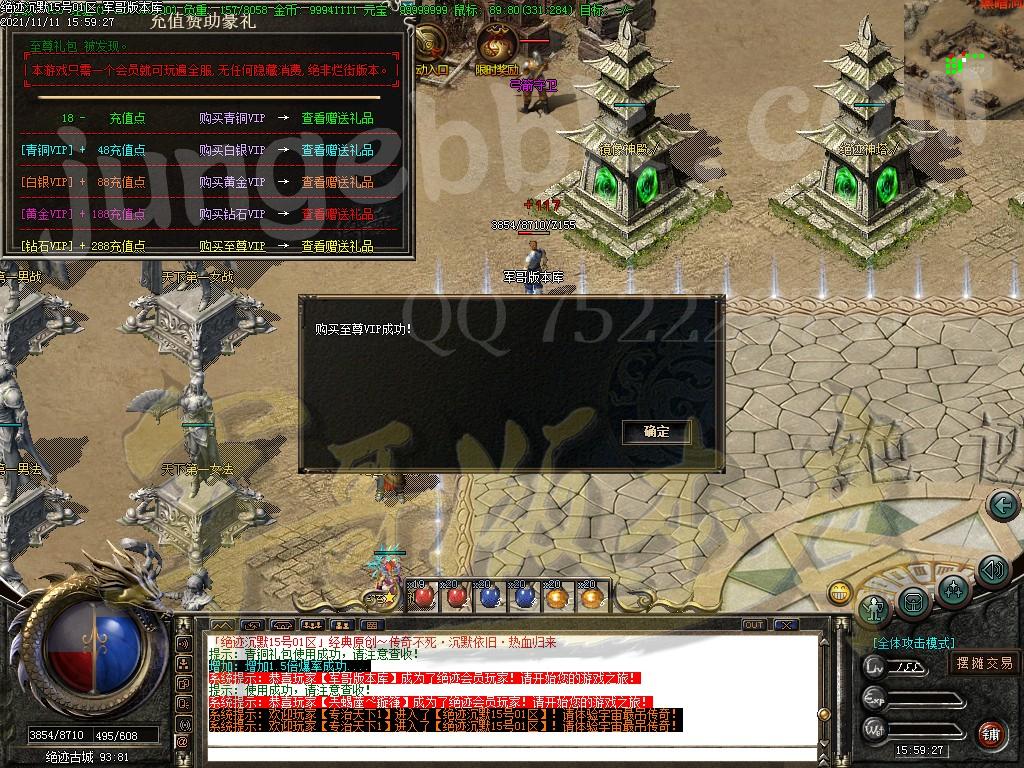Open the minimap in the corner
This screenshot has width=1024, height=768.
tap(964, 58)
